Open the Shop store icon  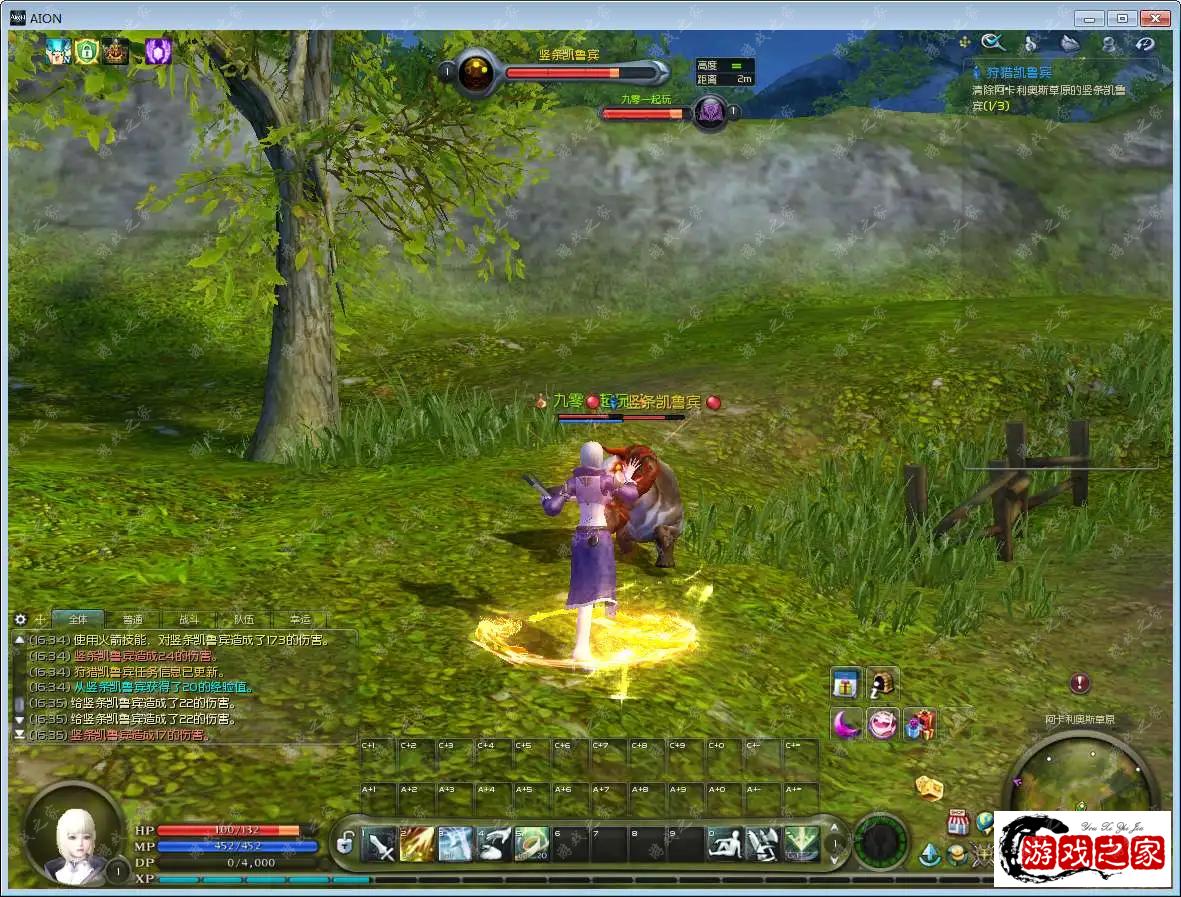pyautogui.click(x=959, y=822)
